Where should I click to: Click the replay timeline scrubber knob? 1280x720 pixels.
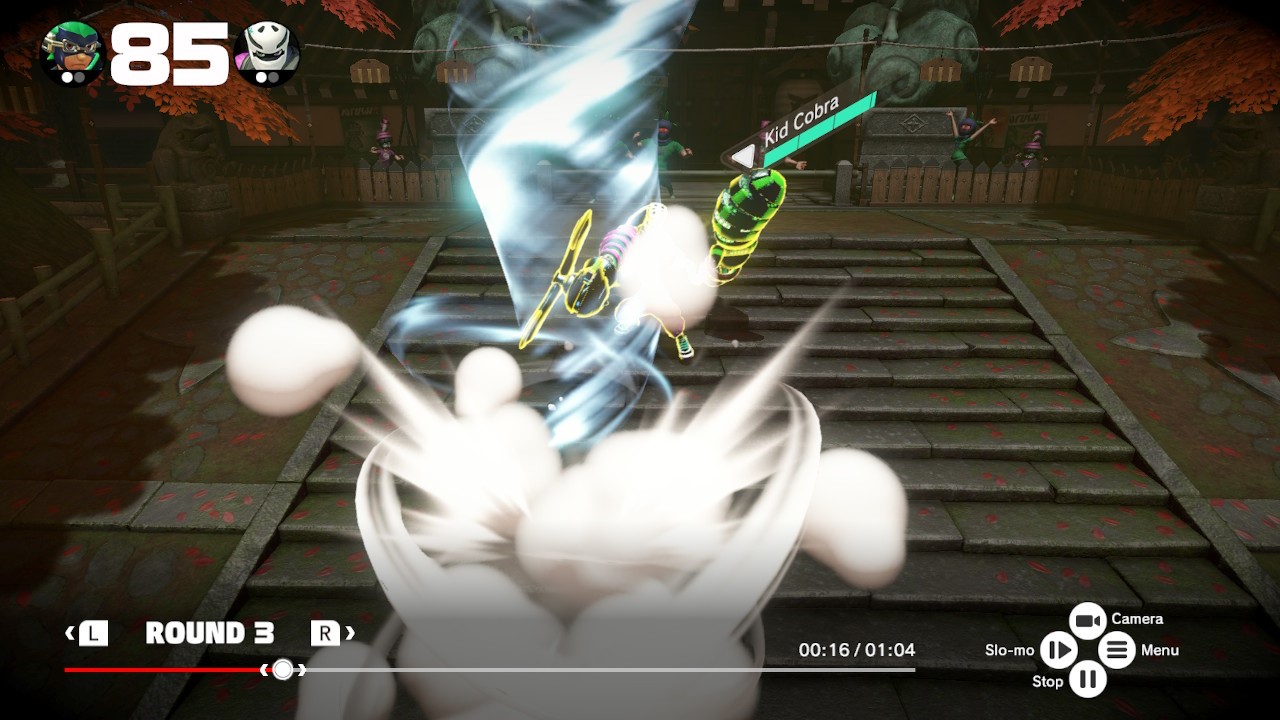point(283,669)
